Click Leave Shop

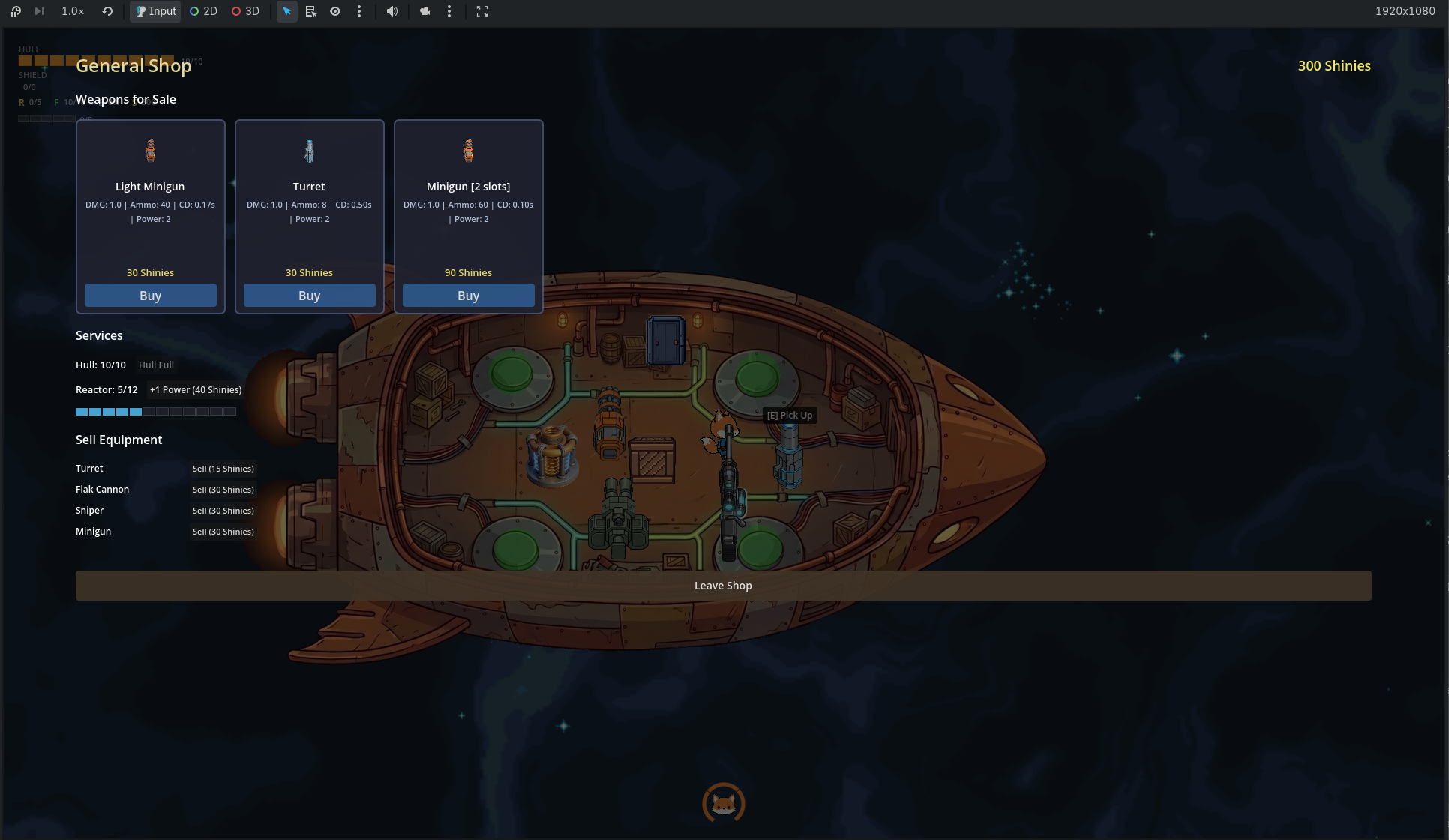pyautogui.click(x=722, y=585)
